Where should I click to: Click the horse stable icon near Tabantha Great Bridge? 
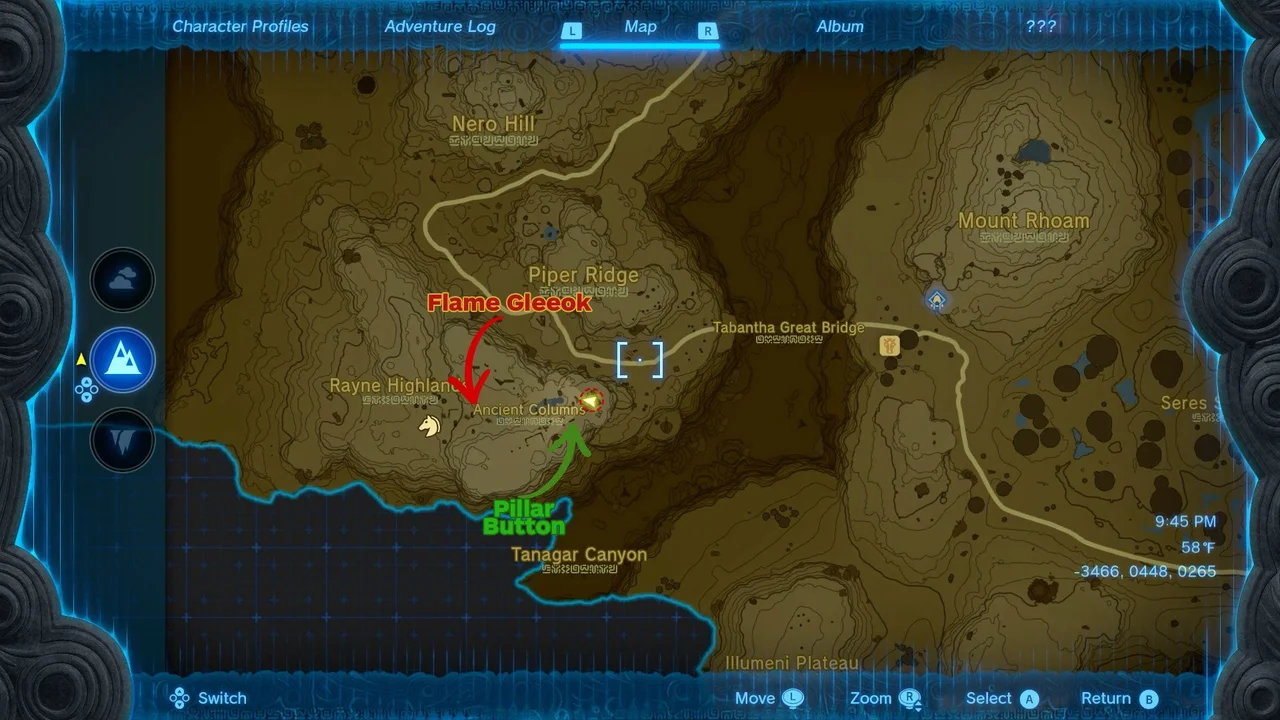(x=889, y=345)
